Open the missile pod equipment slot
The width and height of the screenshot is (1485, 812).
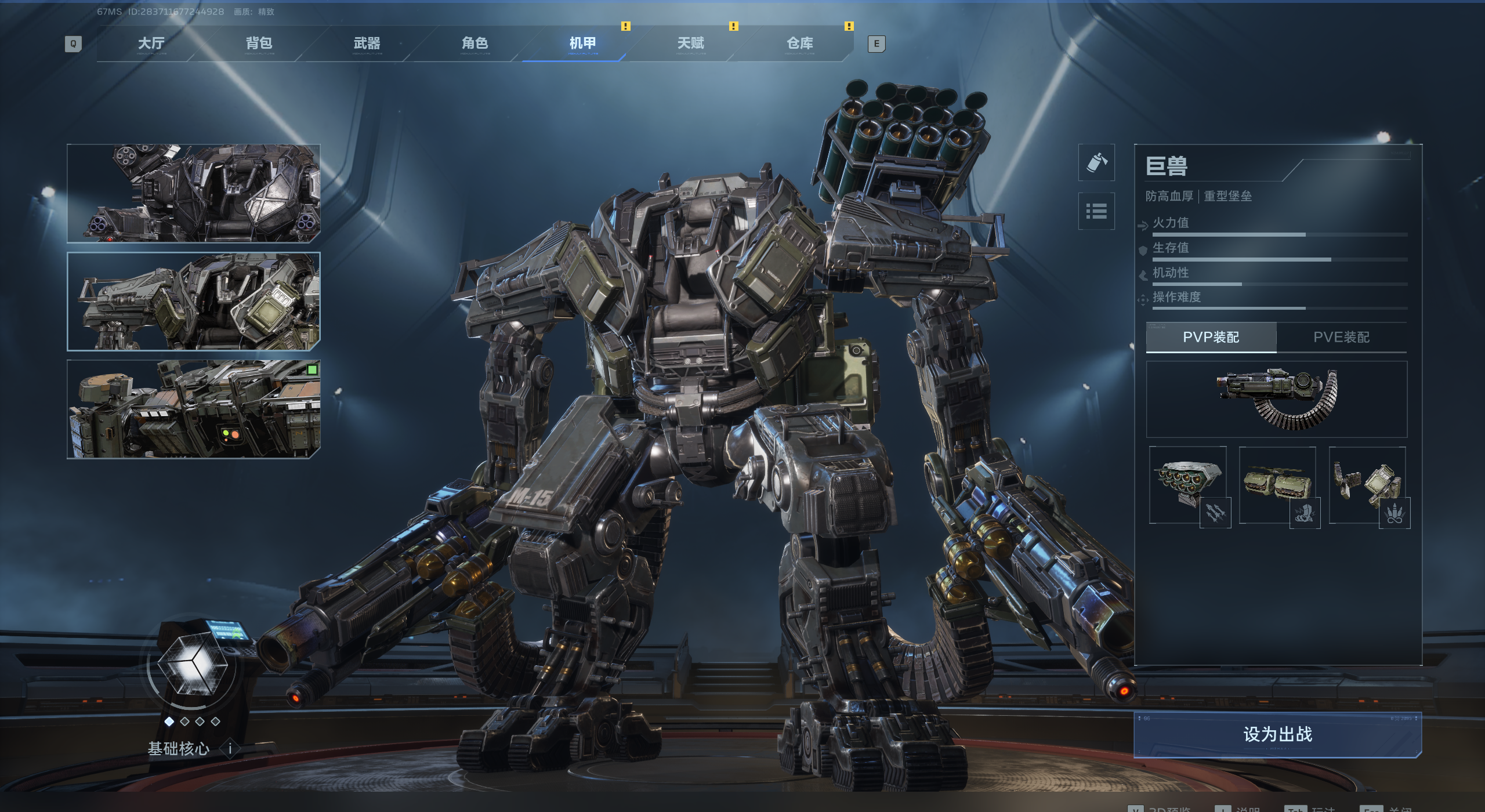click(1188, 485)
